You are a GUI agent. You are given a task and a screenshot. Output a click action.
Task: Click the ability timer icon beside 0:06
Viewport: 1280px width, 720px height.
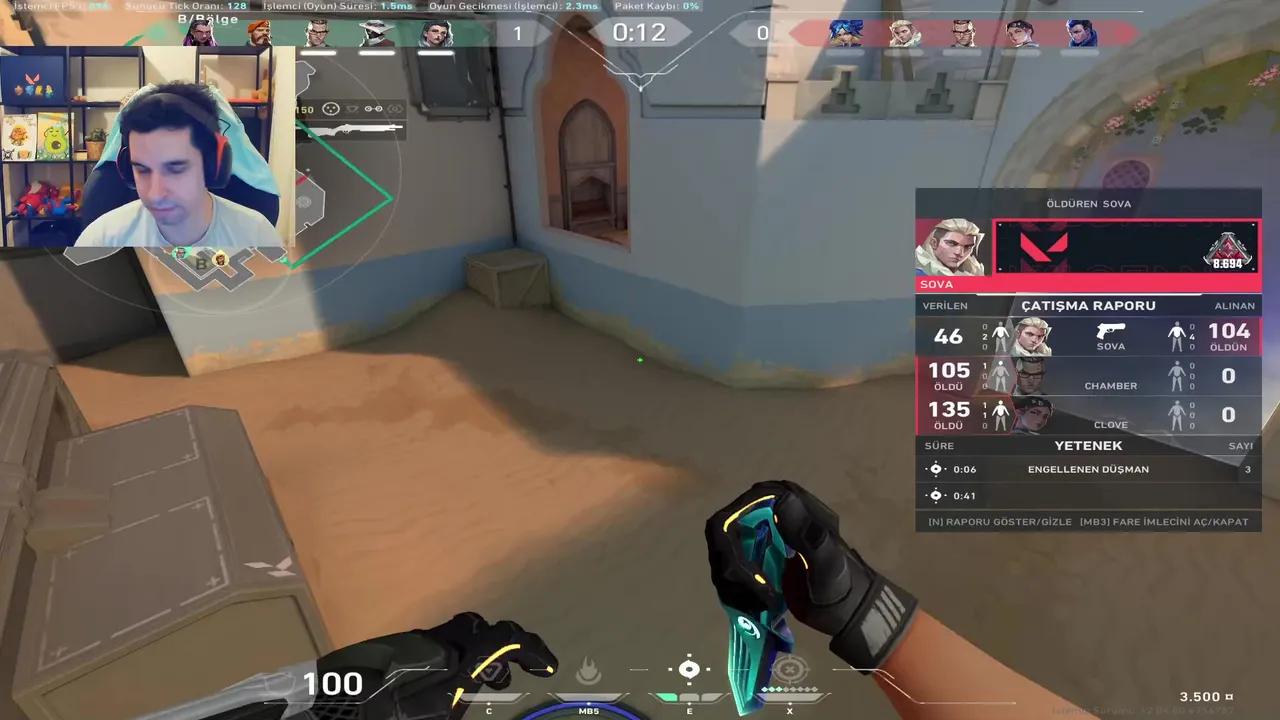[936, 468]
